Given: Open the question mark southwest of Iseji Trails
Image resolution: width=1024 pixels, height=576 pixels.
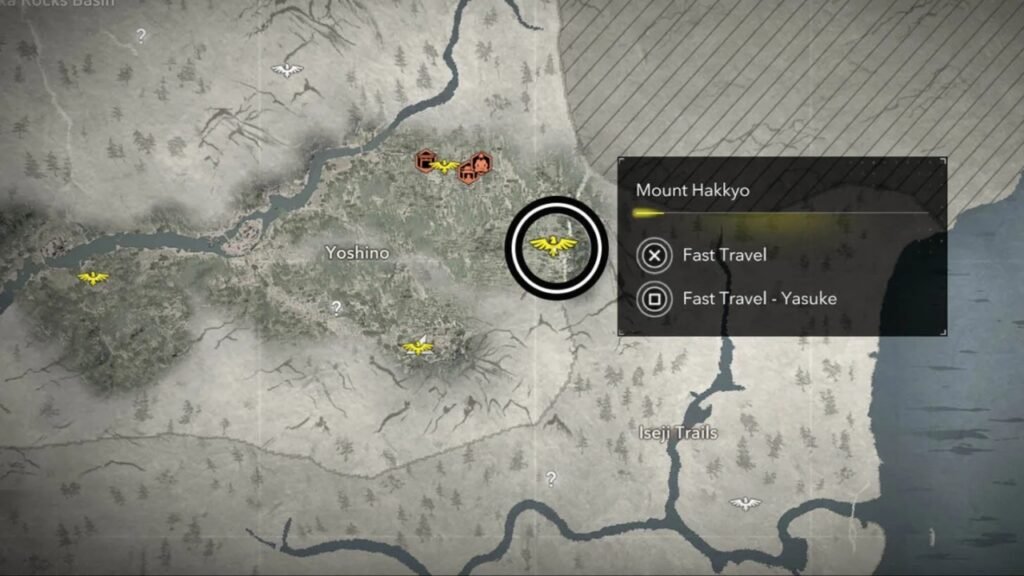Looking at the screenshot, I should [550, 479].
